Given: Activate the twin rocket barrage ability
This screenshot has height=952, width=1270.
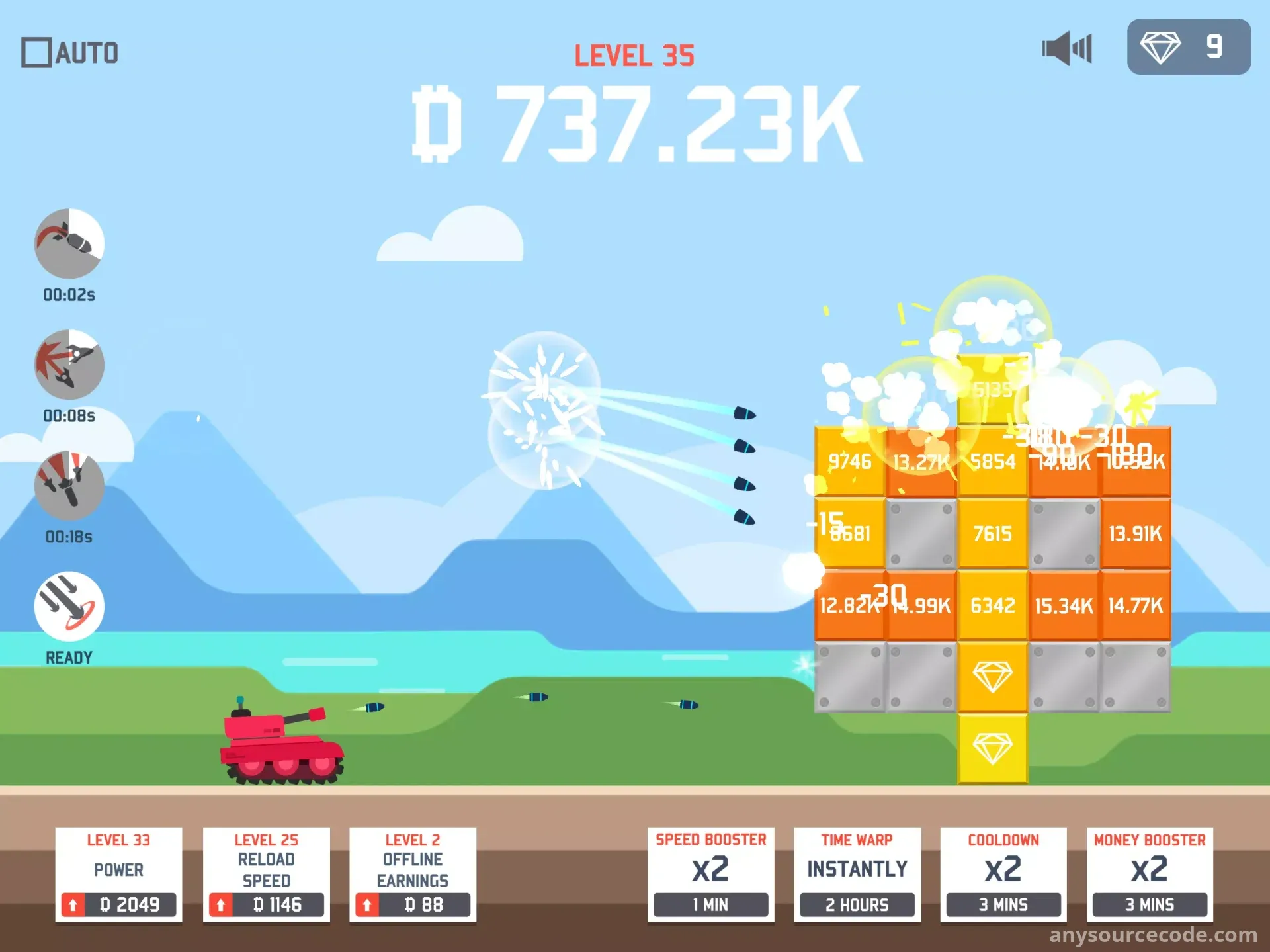Looking at the screenshot, I should tap(69, 486).
